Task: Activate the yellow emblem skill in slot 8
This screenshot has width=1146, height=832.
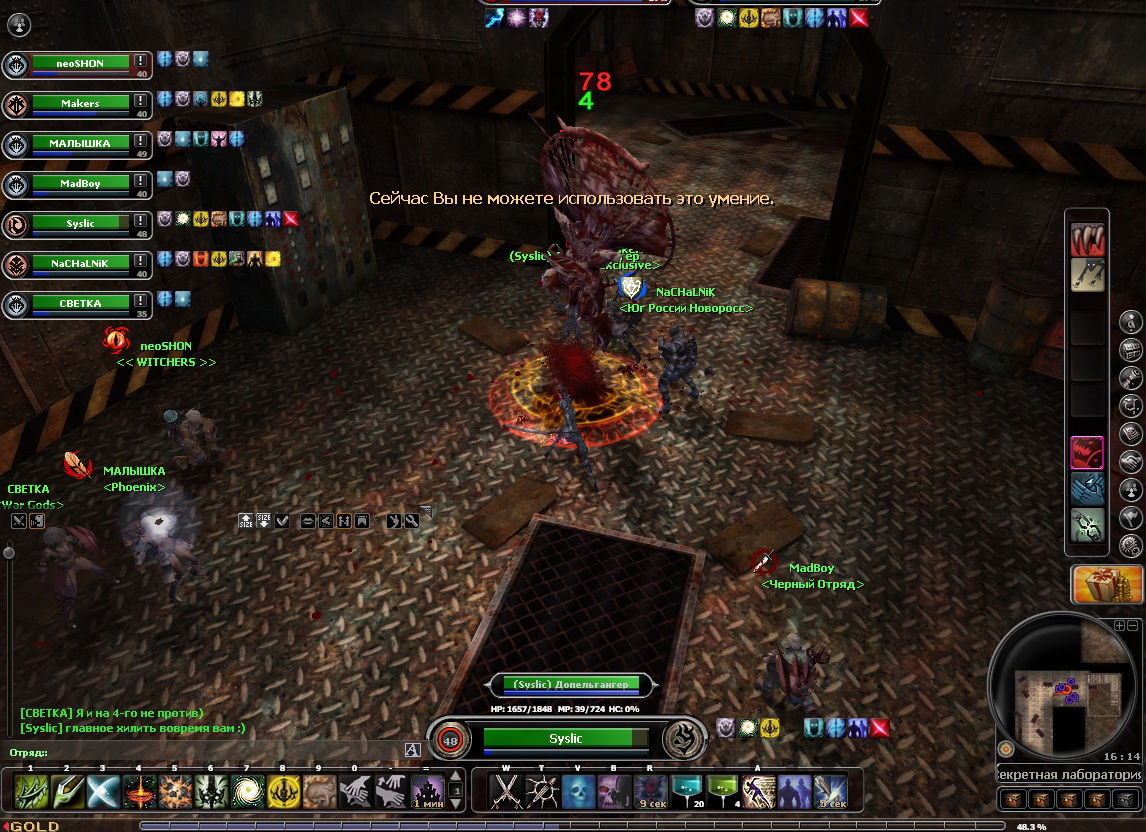Action: (x=283, y=792)
